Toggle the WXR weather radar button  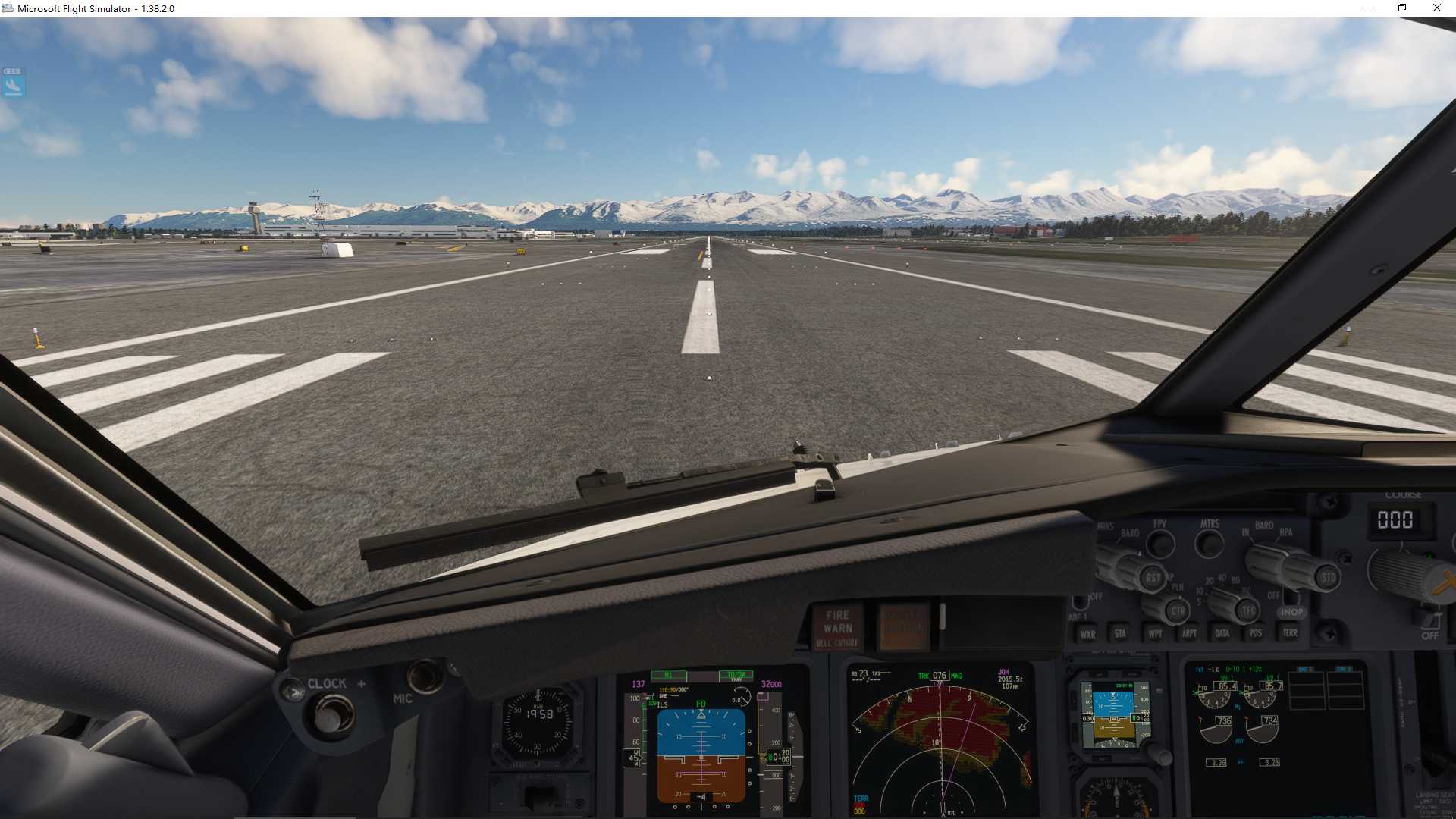1087,635
